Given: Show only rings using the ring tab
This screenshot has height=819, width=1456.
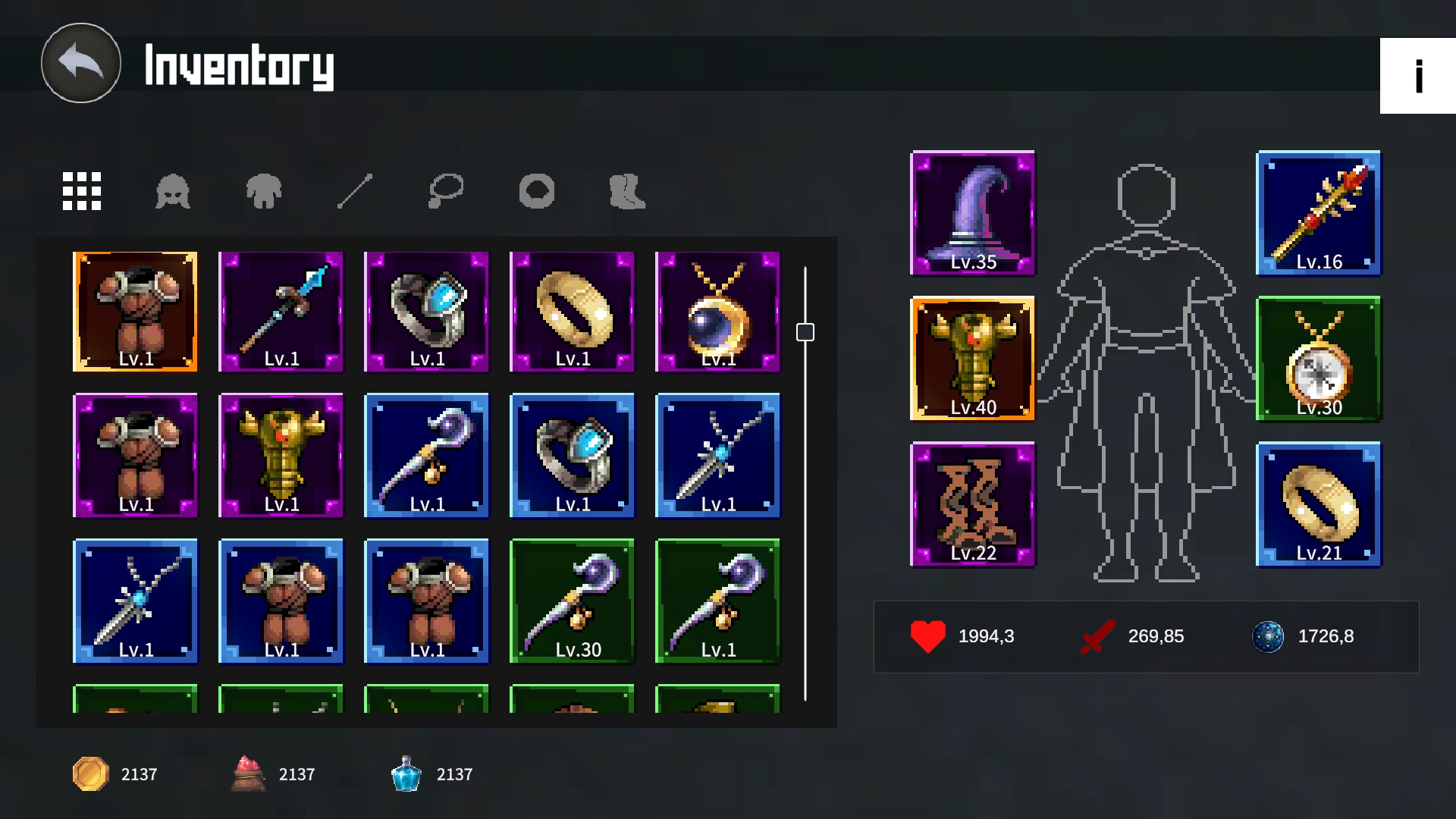Looking at the screenshot, I should [537, 190].
